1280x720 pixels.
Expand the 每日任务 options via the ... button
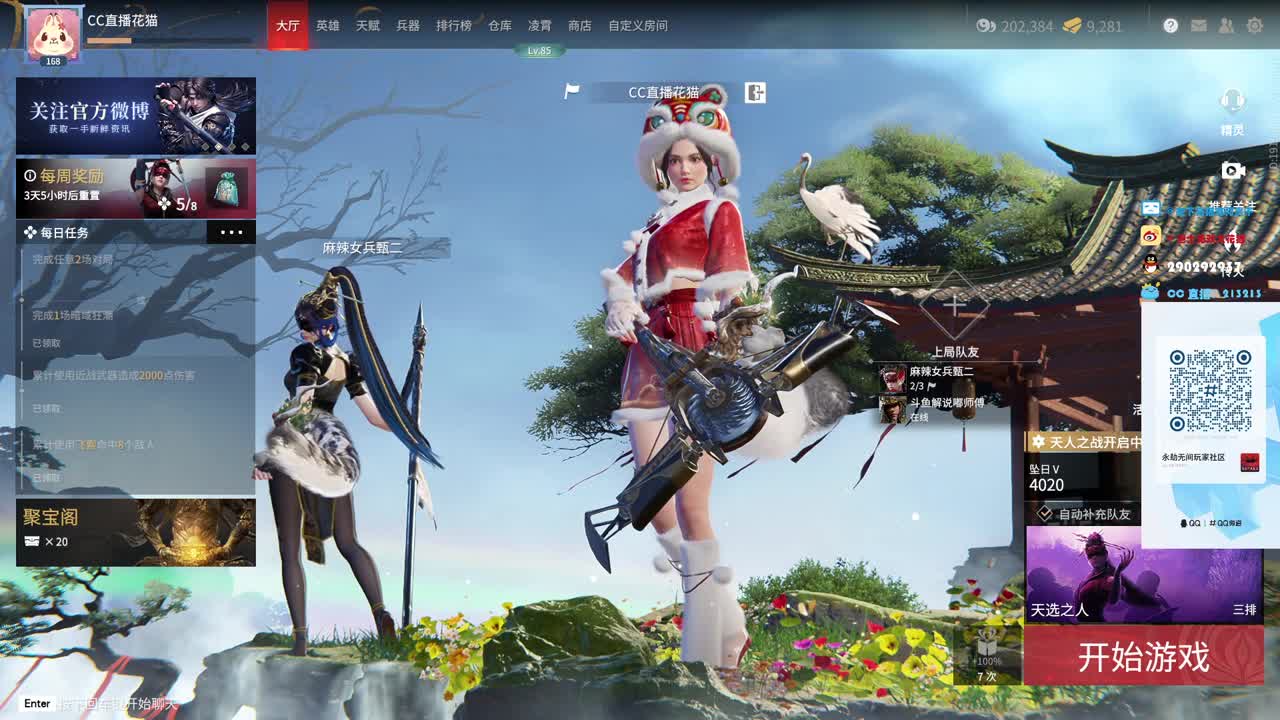point(232,232)
